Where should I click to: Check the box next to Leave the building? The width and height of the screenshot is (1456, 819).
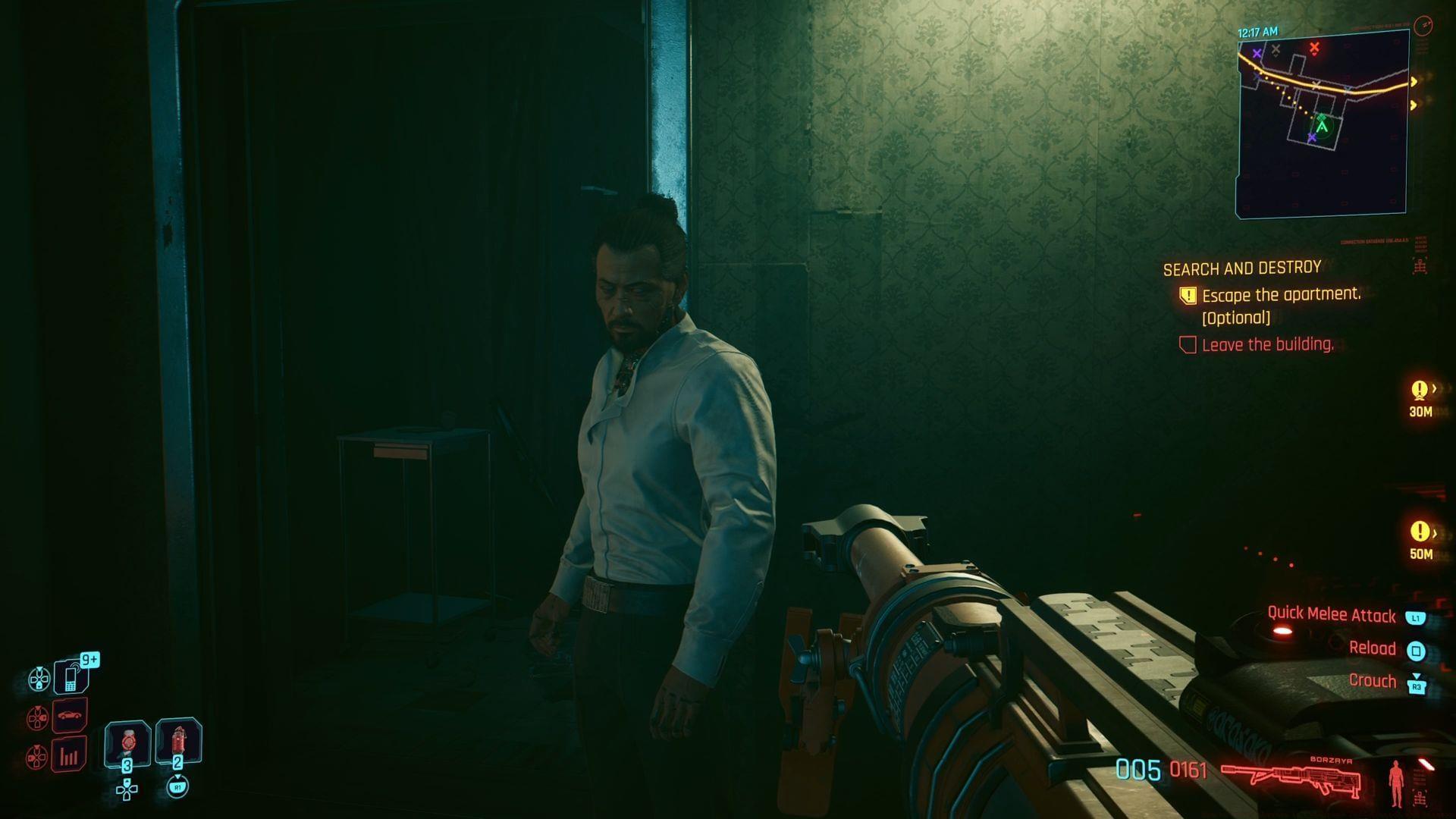[x=1188, y=344]
